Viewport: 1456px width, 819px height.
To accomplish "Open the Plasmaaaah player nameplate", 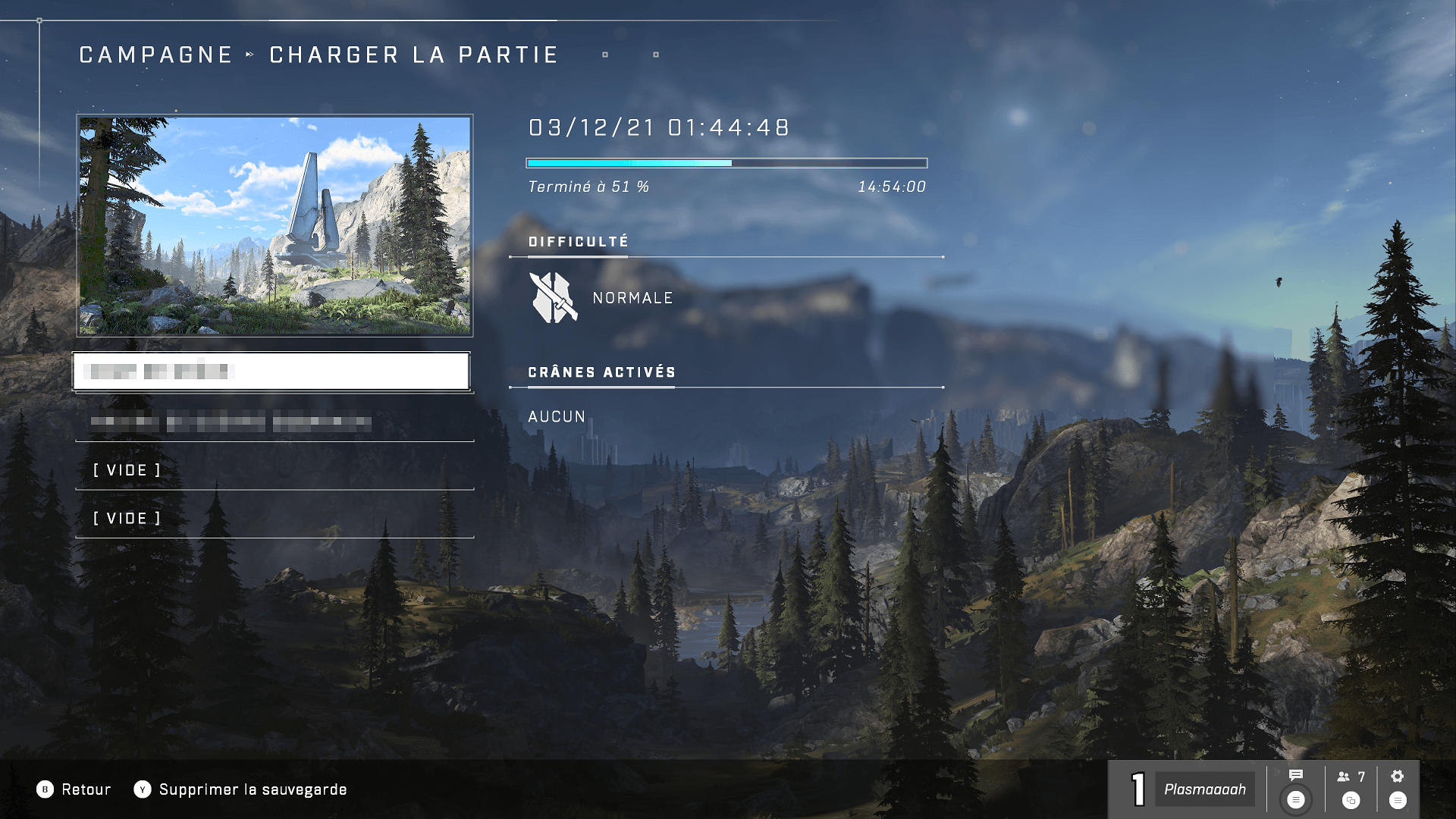I will 1204,789.
